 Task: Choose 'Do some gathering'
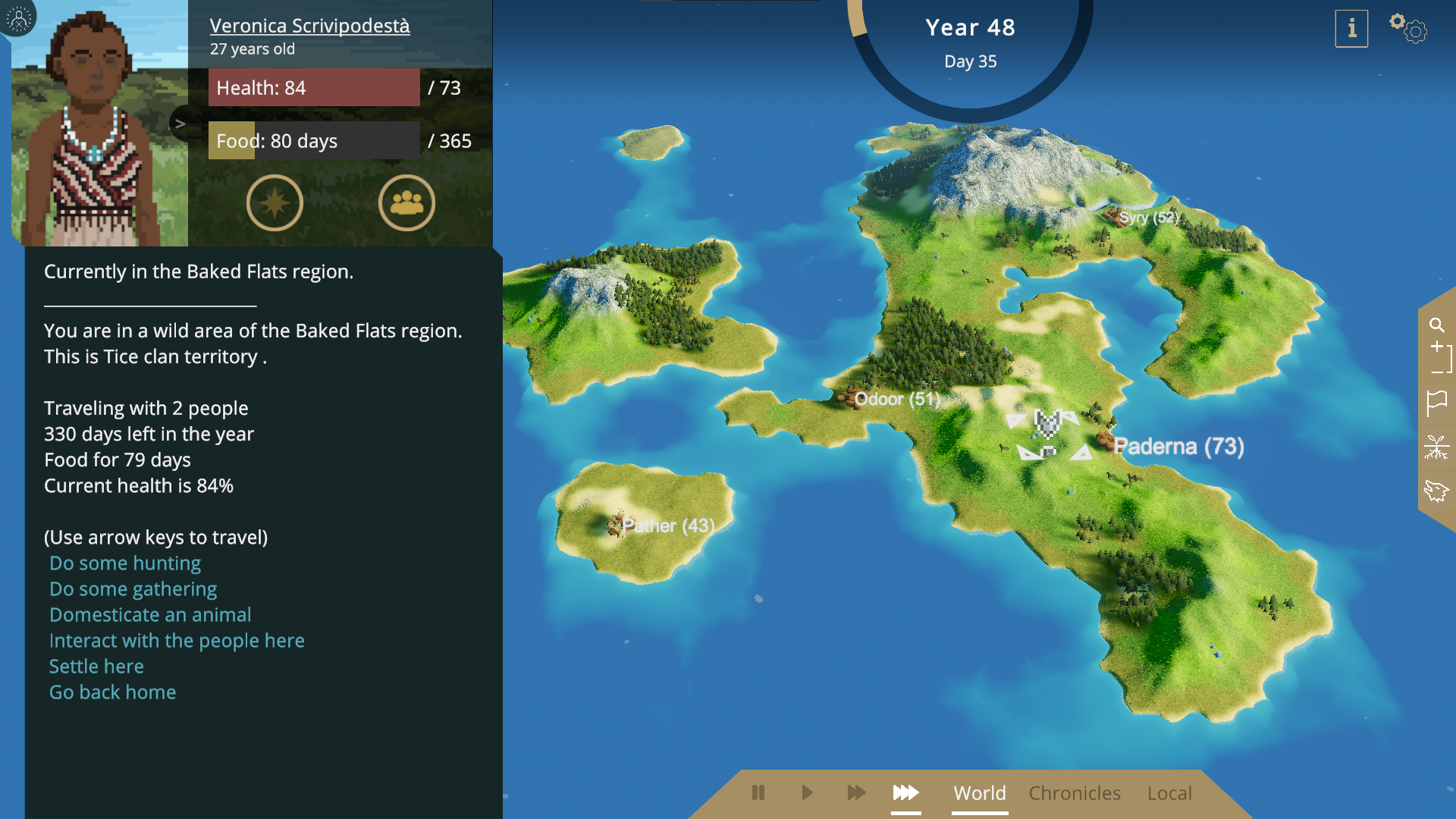pos(133,589)
